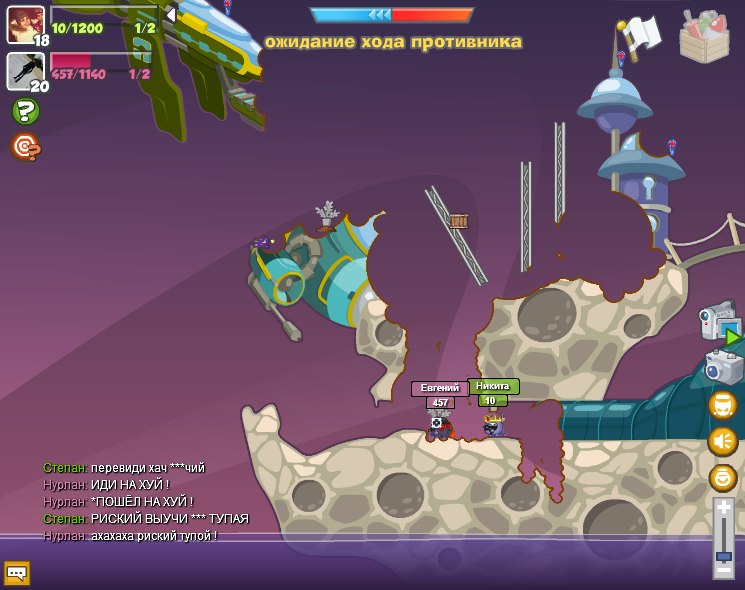
Task: Select the level 18 player avatar
Action: [25, 23]
